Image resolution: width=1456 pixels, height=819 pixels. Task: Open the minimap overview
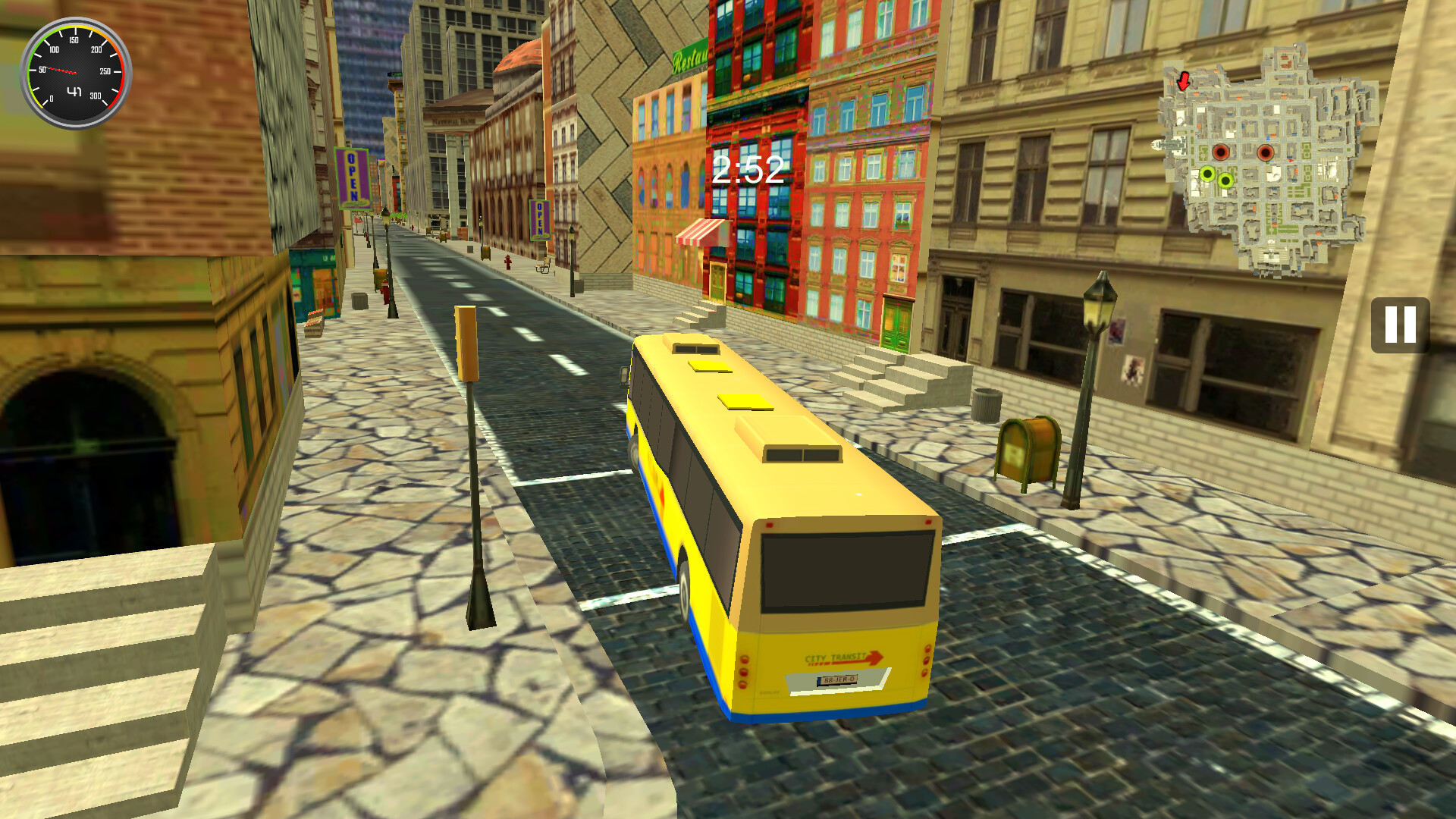[x=1266, y=163]
